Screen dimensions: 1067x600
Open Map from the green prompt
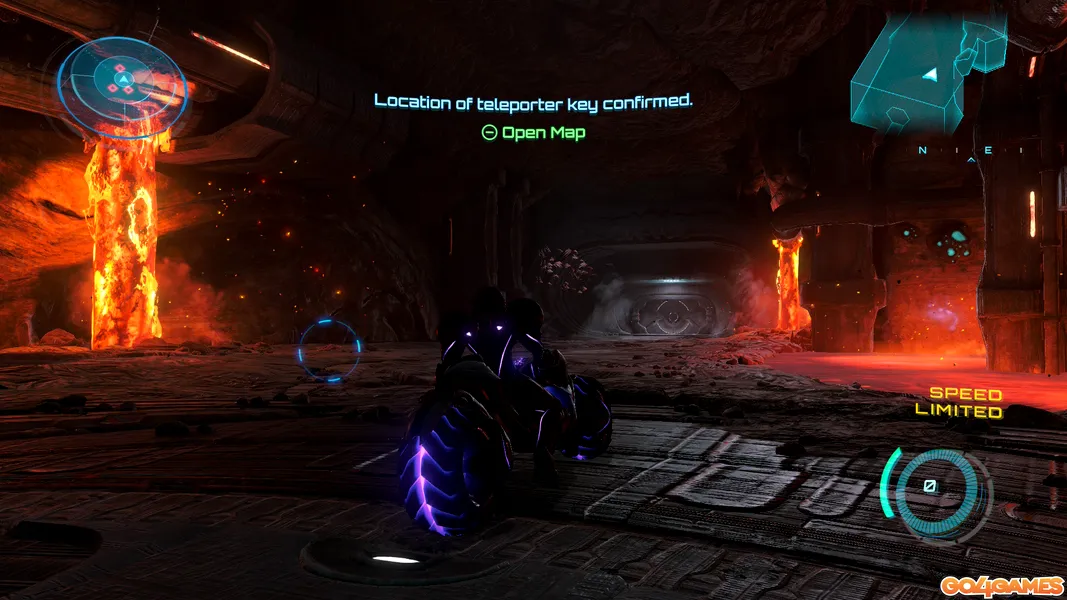click(x=533, y=132)
